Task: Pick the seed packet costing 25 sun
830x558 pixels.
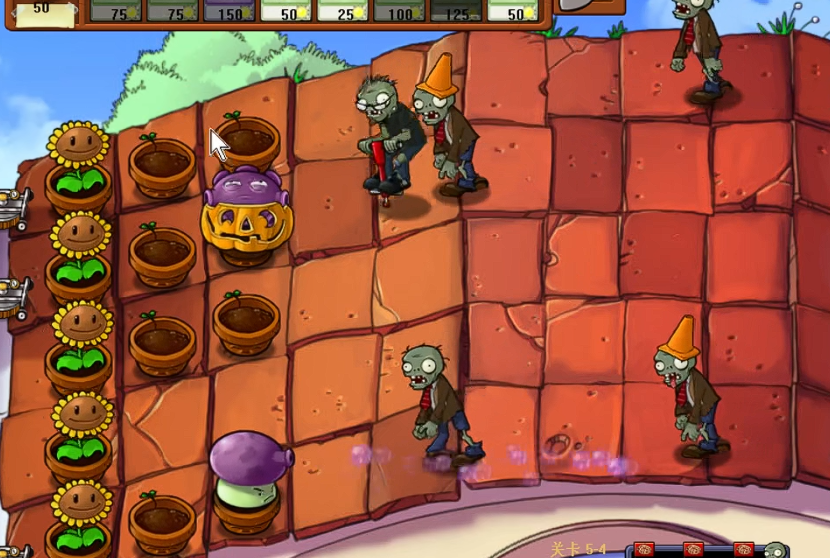Action: [343, 11]
